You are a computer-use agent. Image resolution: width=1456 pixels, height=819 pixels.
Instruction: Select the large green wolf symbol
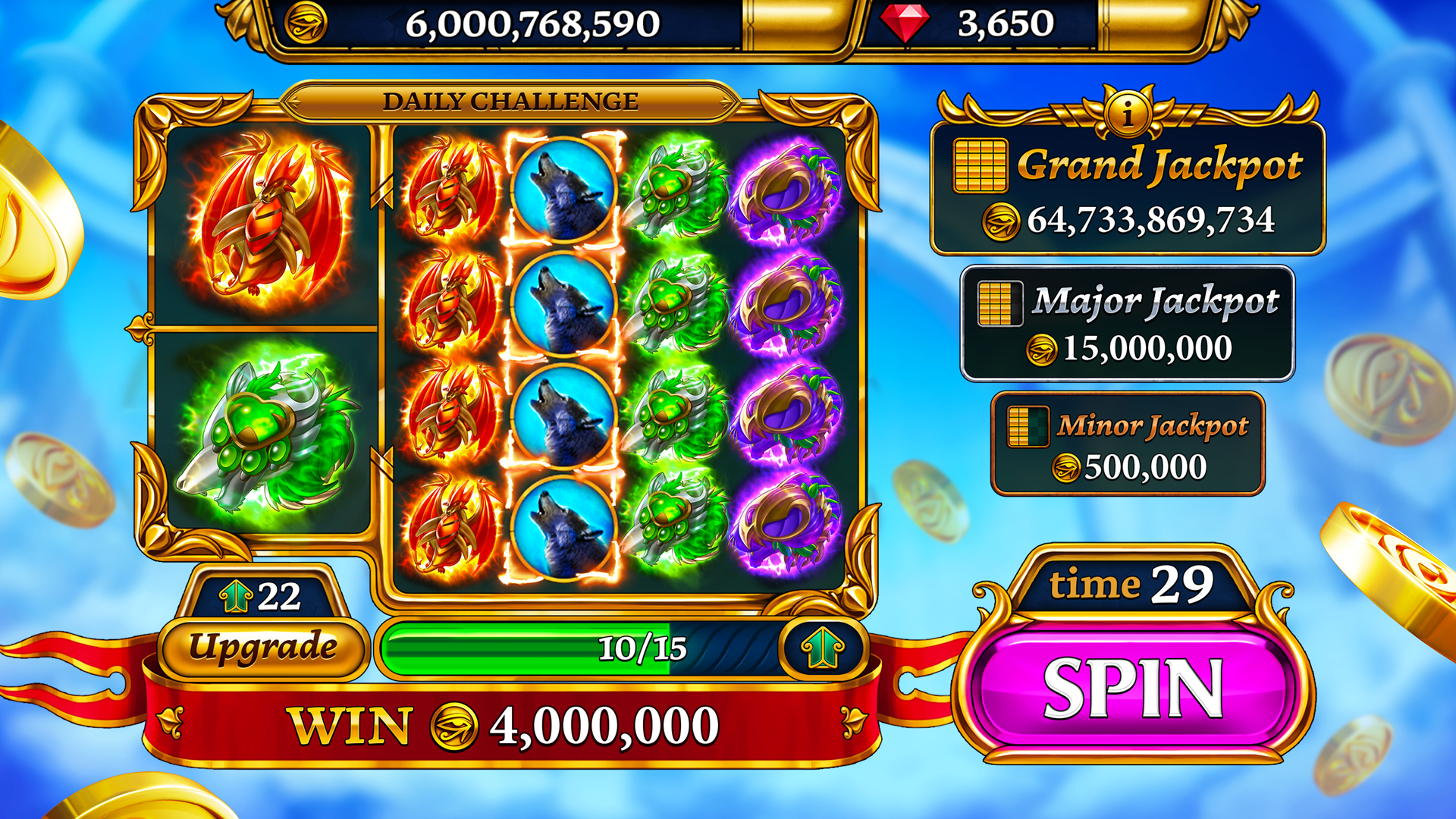point(265,432)
